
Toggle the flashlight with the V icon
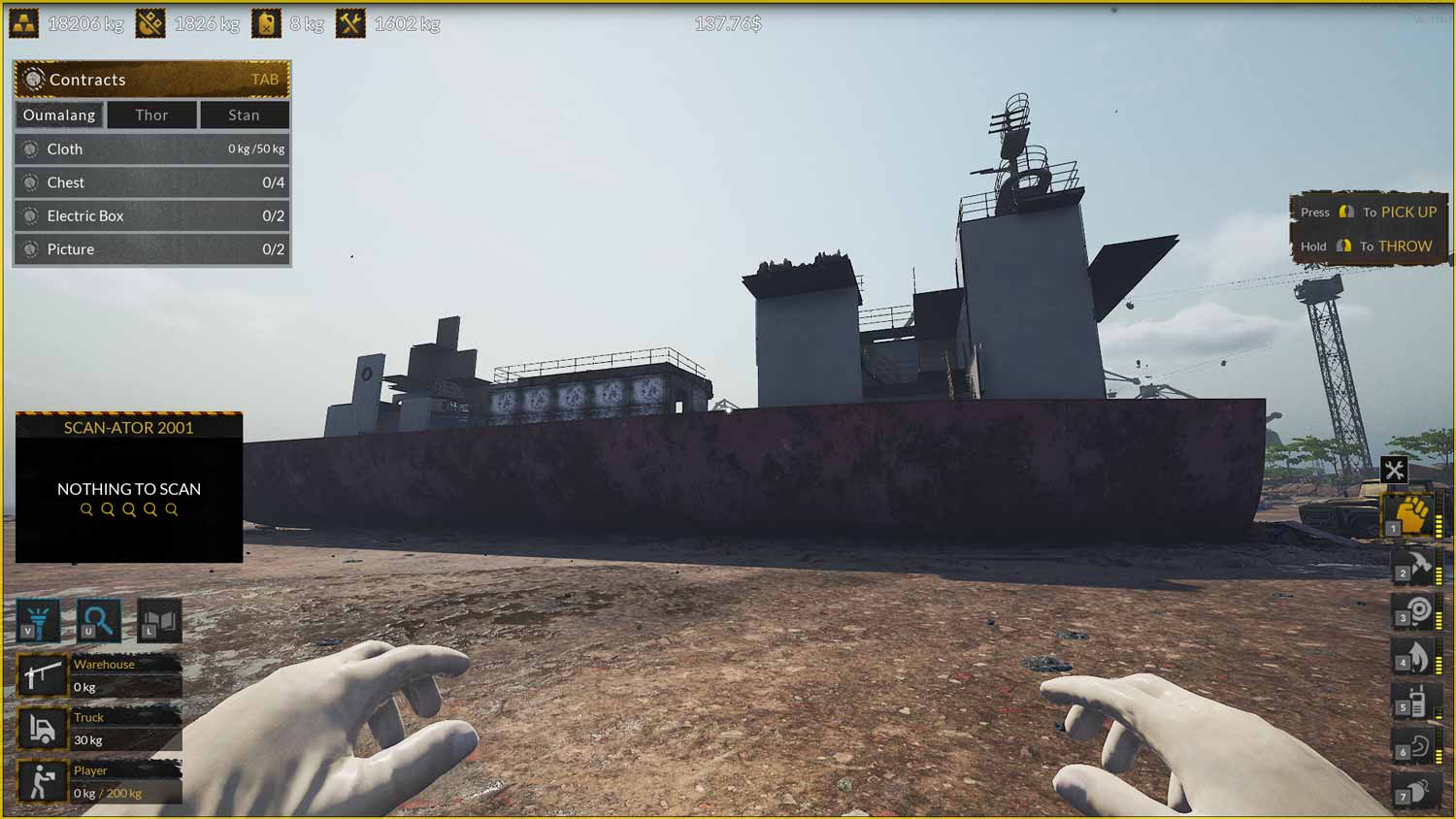(x=37, y=620)
